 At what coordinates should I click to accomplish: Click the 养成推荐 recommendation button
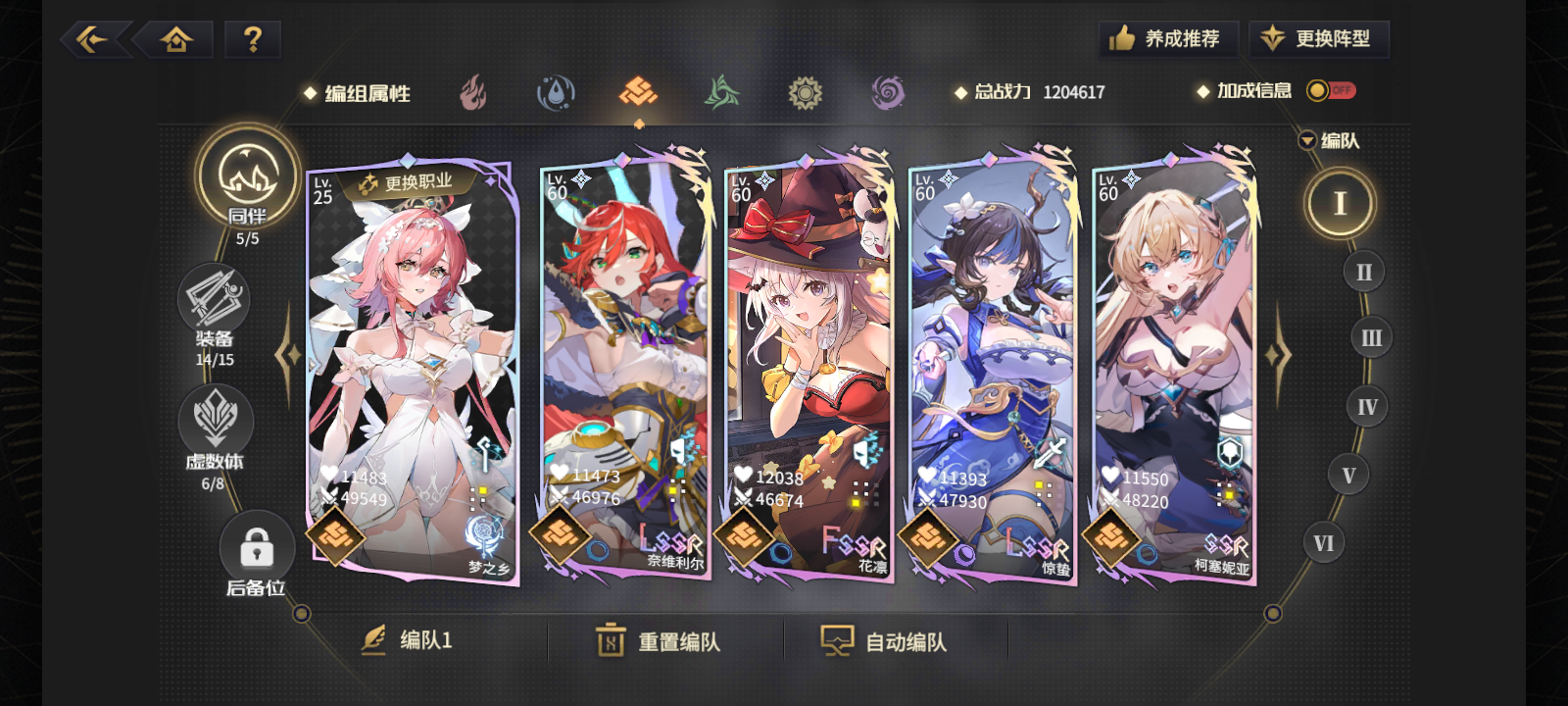point(1166,37)
